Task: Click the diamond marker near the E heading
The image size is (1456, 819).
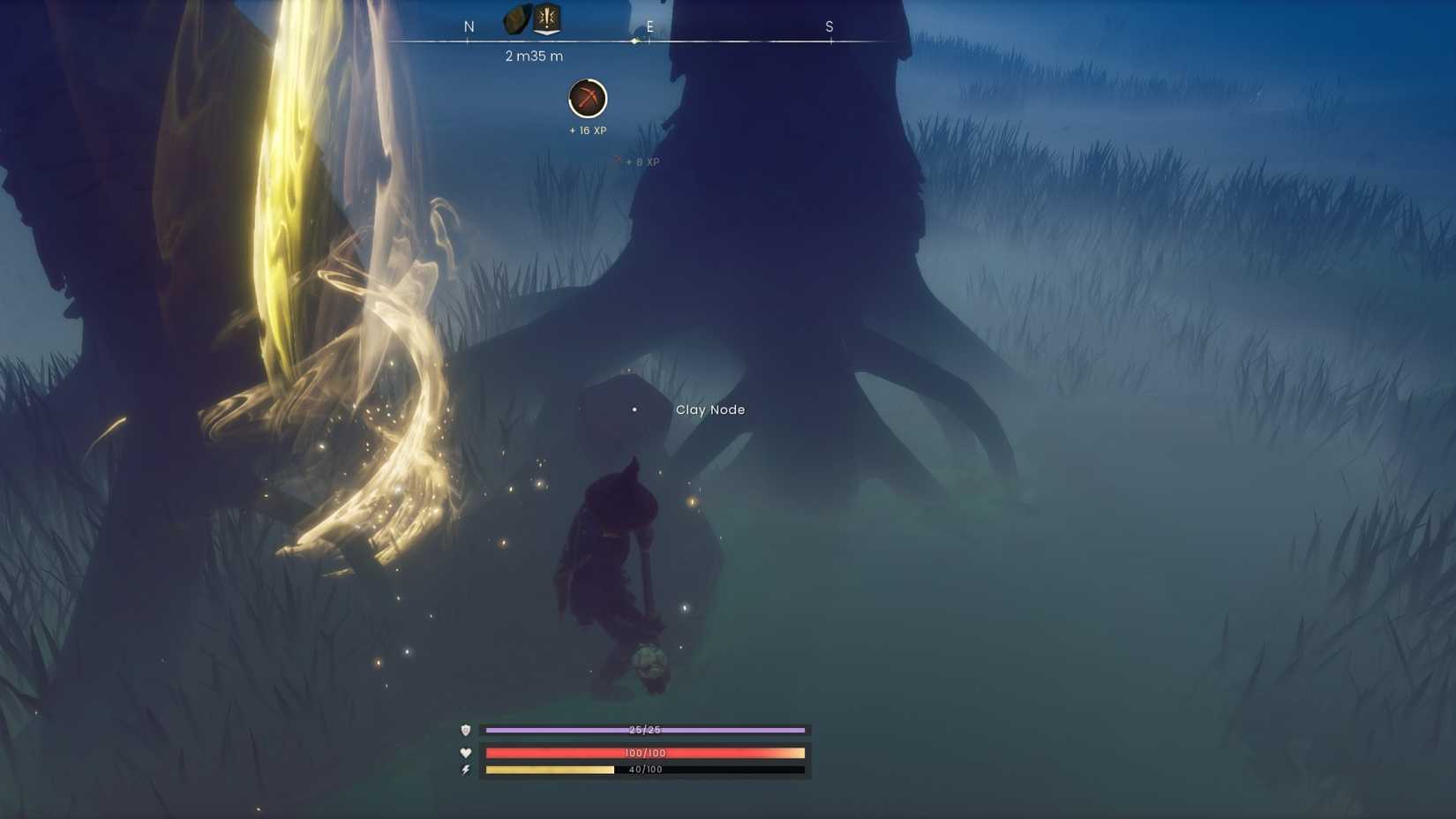Action: (x=634, y=39)
